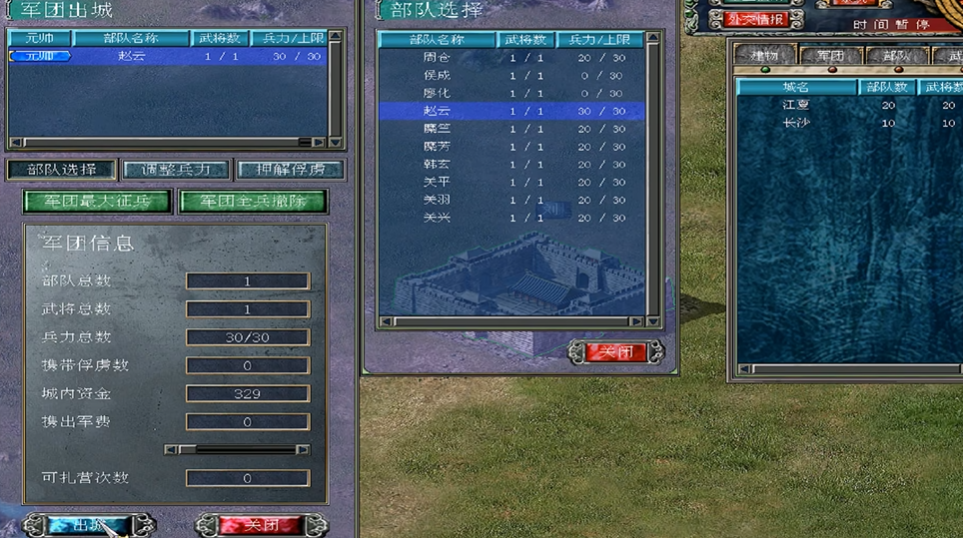
Task: Choose 军团全兵撤除 to remove all troops
Action: pos(252,202)
